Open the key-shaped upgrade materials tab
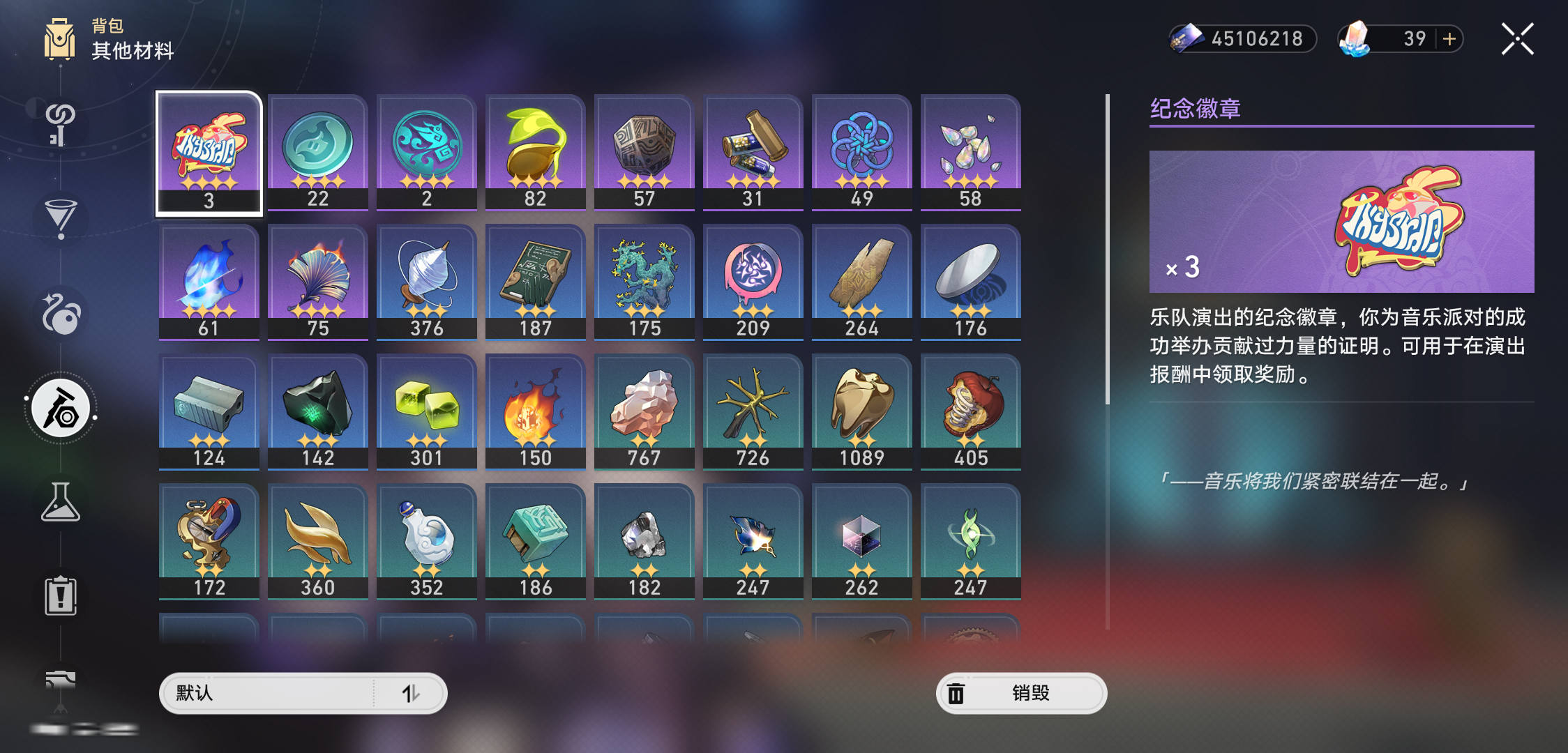 pyautogui.click(x=61, y=123)
